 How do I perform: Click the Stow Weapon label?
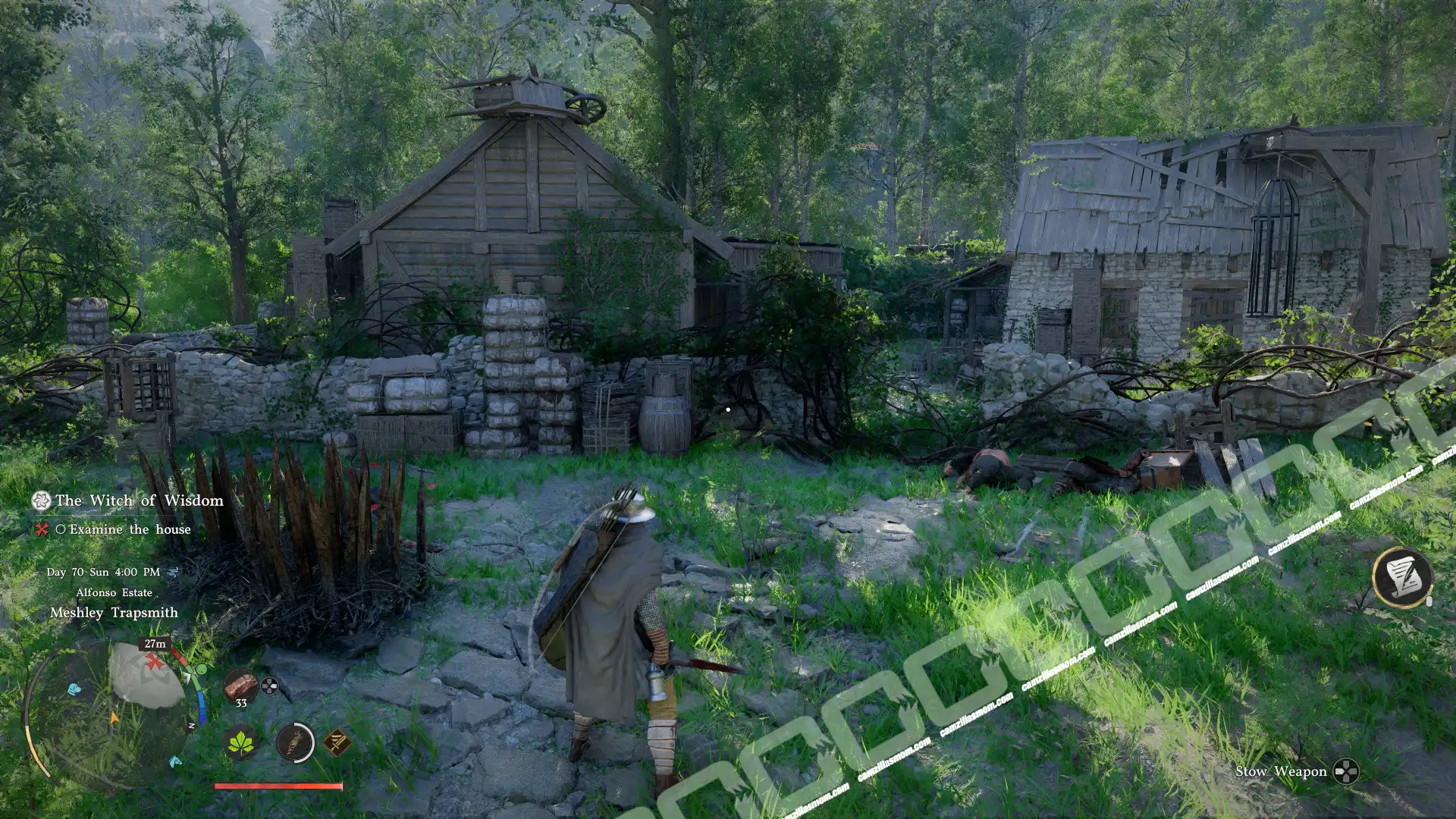tap(1281, 772)
